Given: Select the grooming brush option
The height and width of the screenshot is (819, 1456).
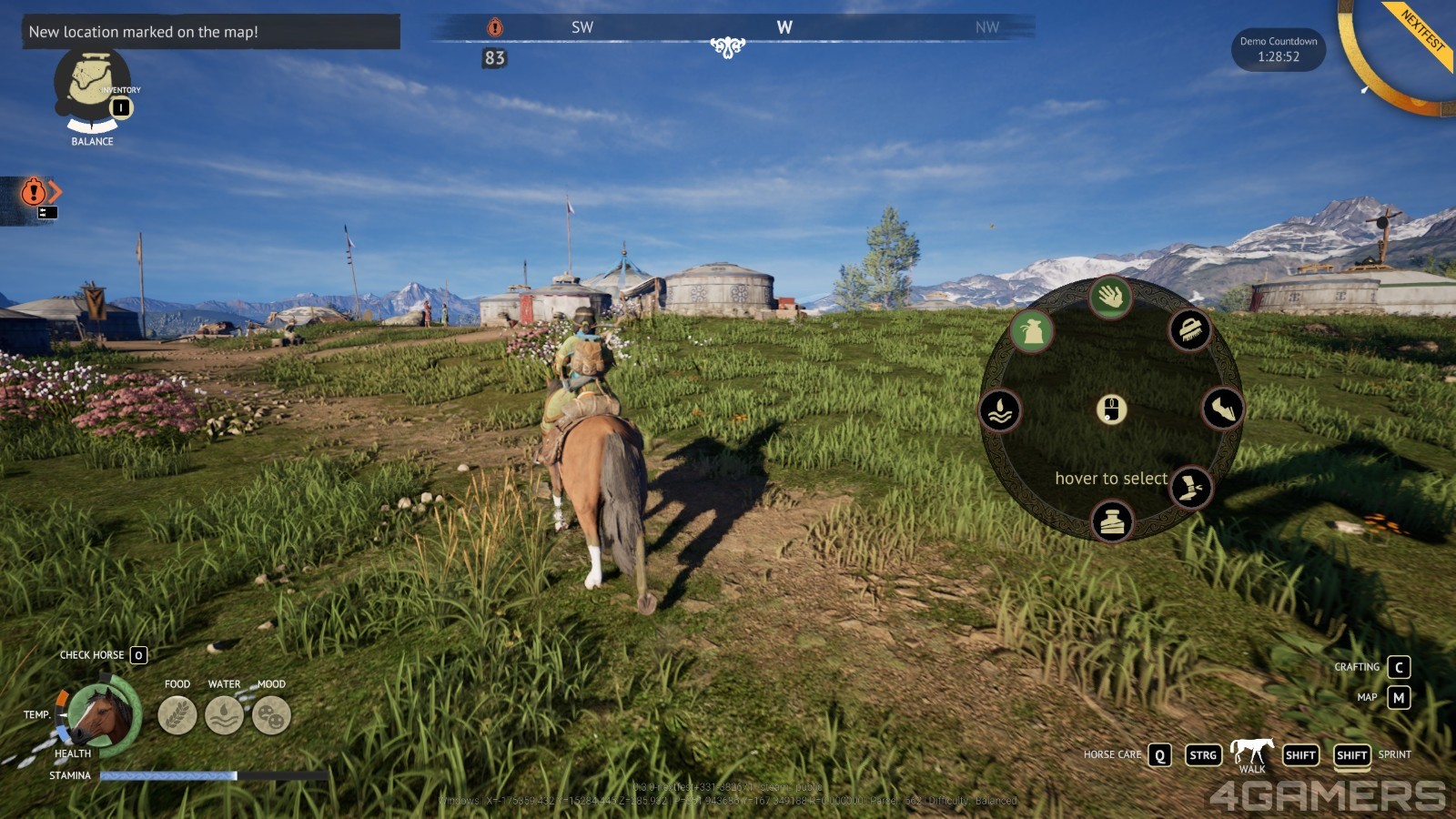Looking at the screenshot, I should click(1189, 330).
